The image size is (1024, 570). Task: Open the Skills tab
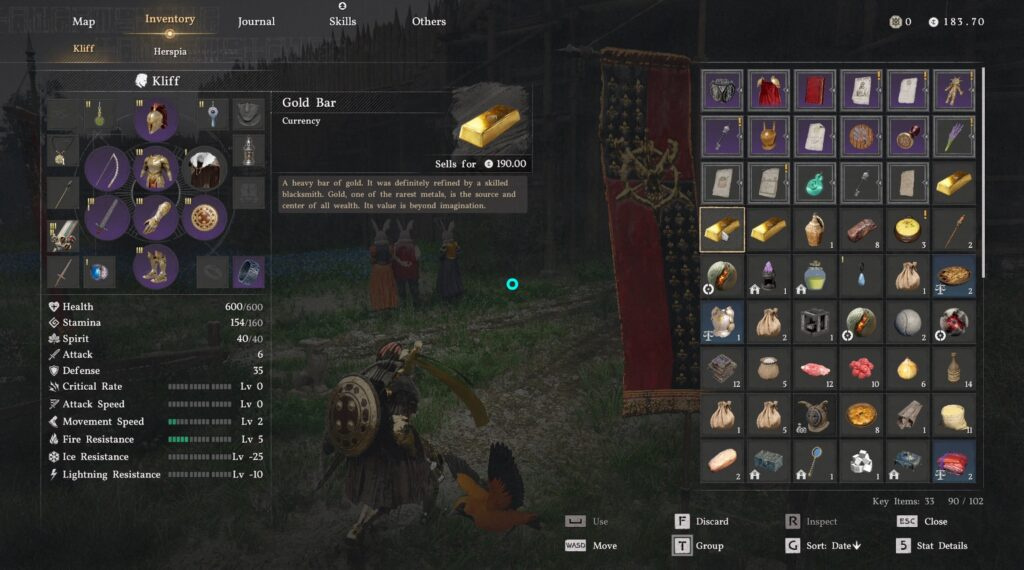pos(342,21)
